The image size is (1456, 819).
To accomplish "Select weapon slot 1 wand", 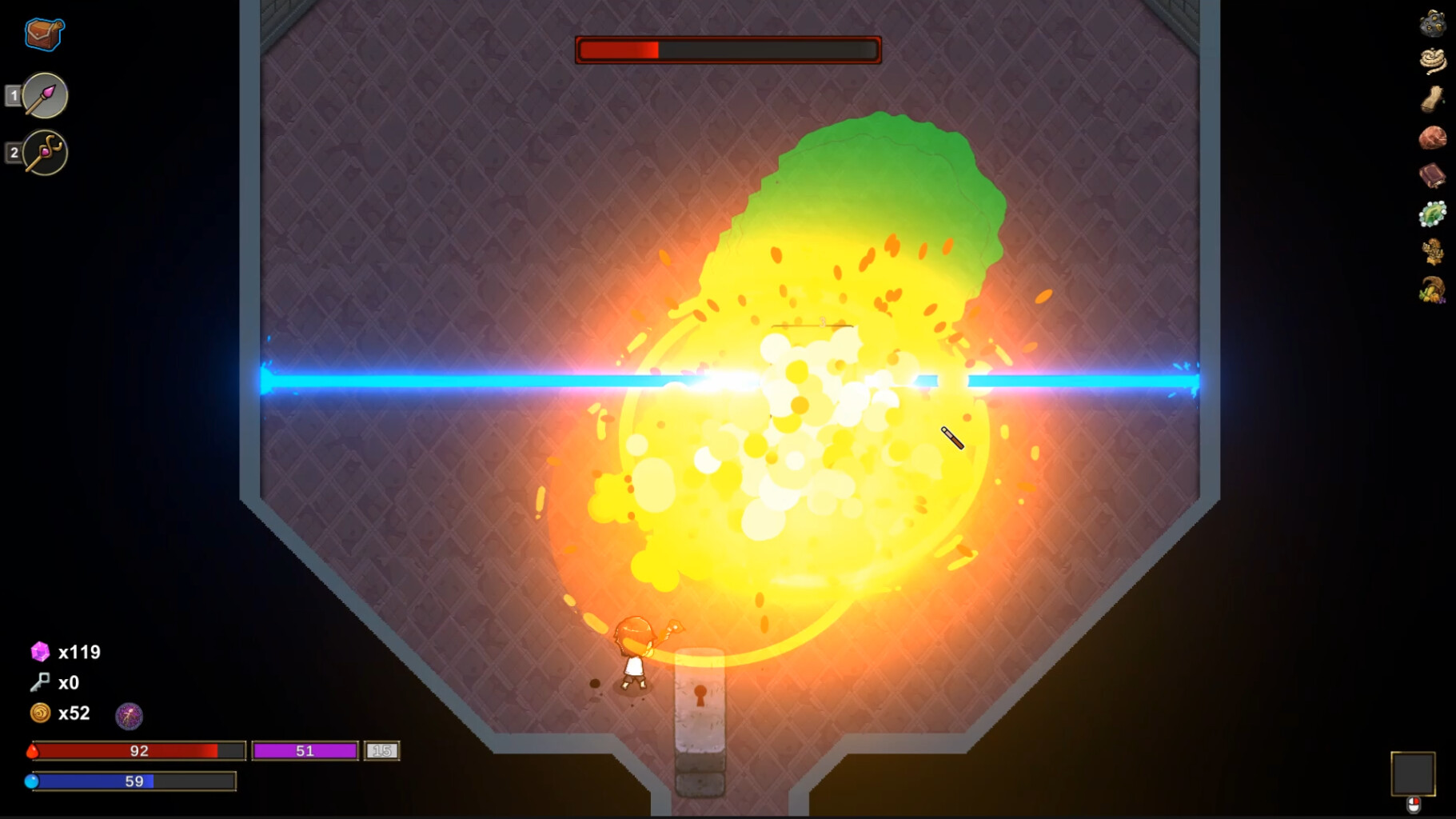I will 44,95.
